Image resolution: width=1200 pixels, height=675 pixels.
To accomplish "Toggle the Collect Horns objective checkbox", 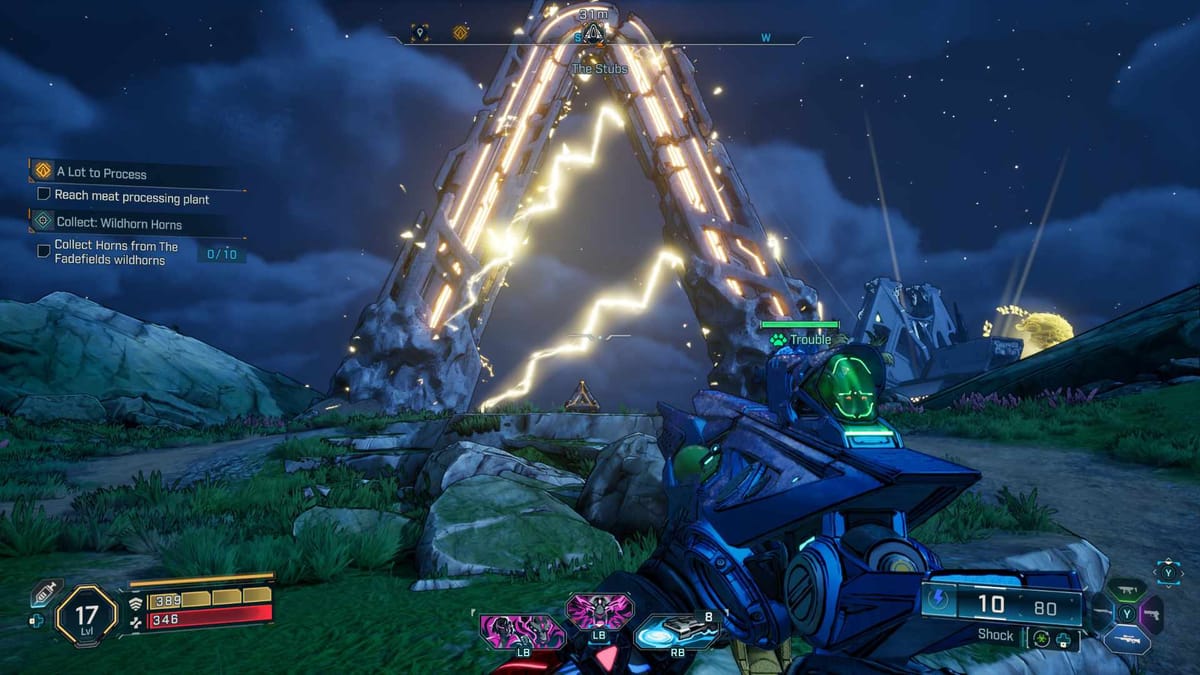I will tap(44, 251).
